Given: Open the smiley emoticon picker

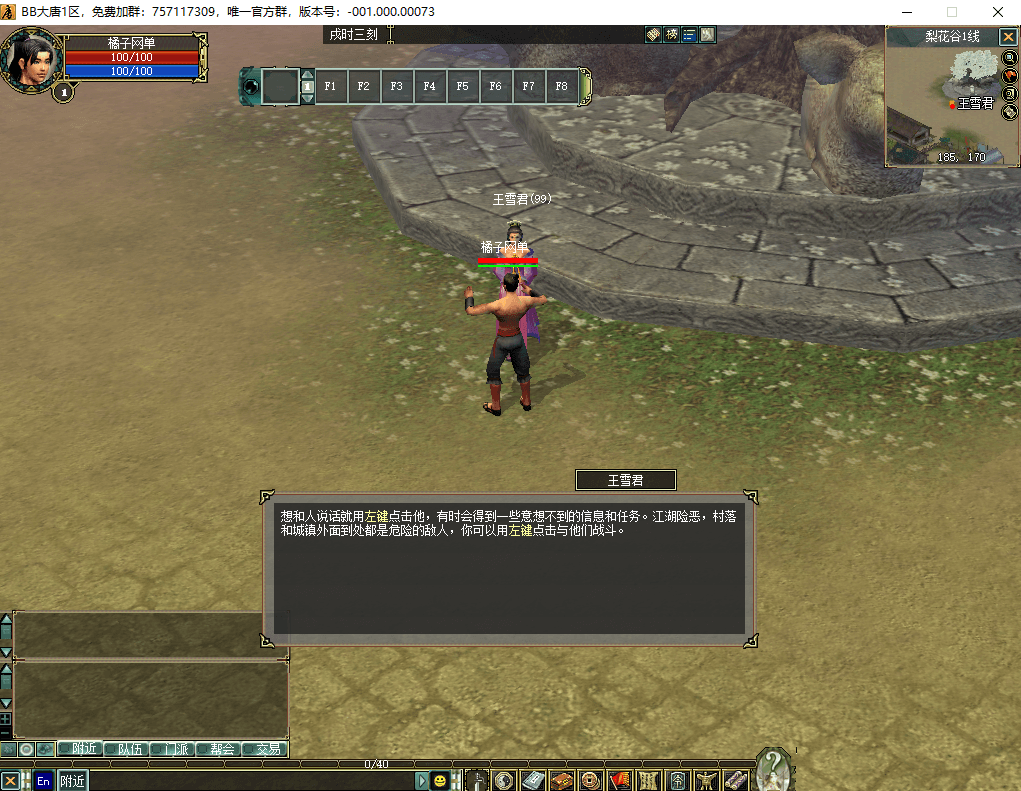Looking at the screenshot, I should tap(439, 781).
